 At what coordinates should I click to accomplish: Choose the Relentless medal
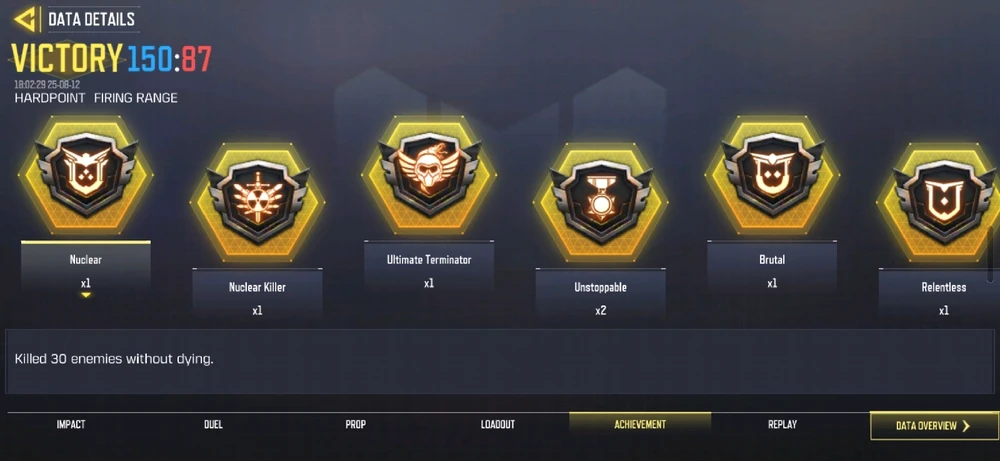[942, 205]
